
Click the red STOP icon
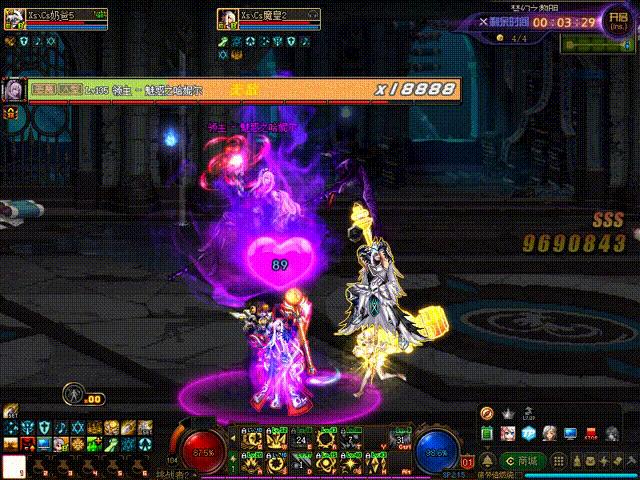click(x=591, y=434)
